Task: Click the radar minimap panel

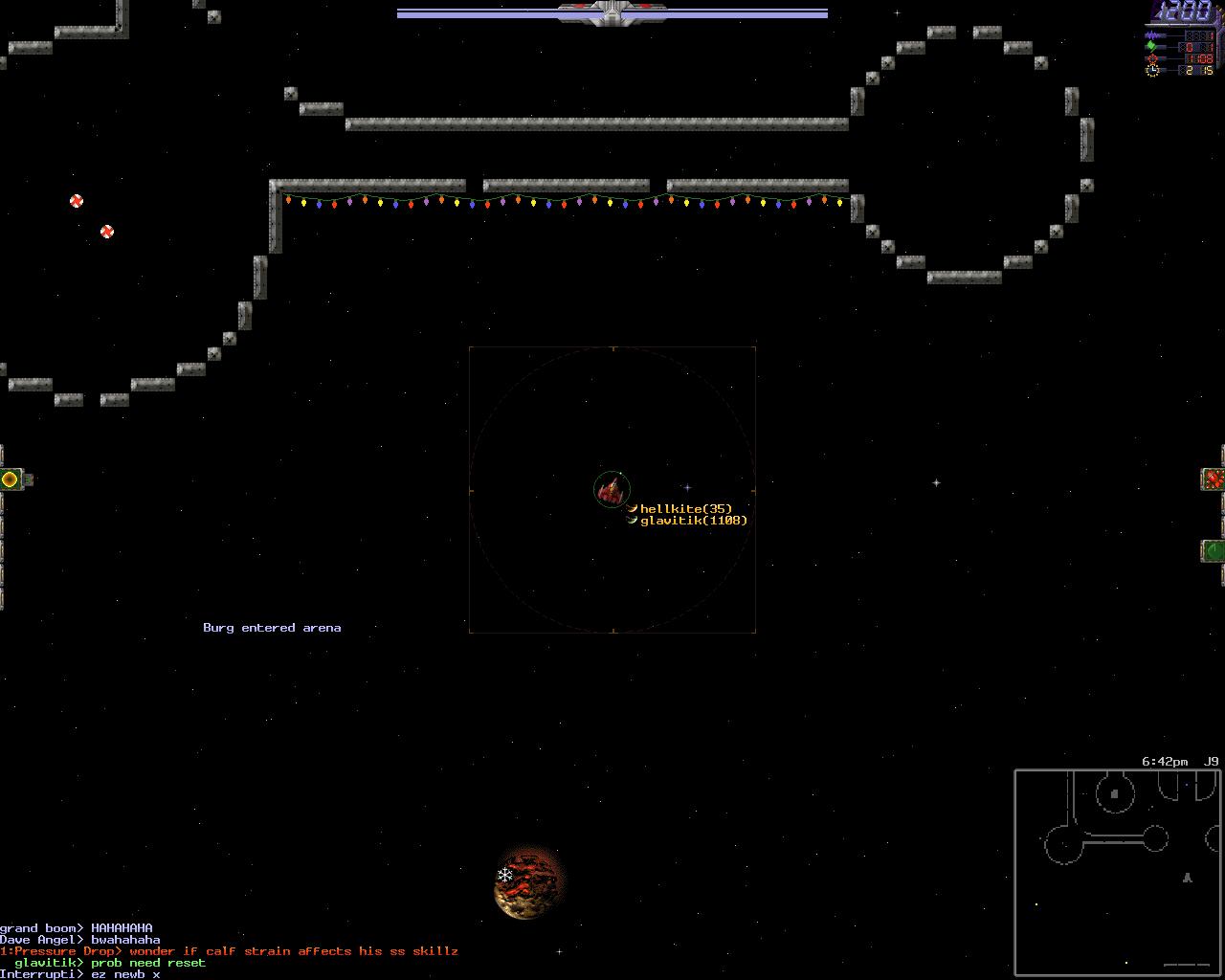Action: (x=1118, y=872)
